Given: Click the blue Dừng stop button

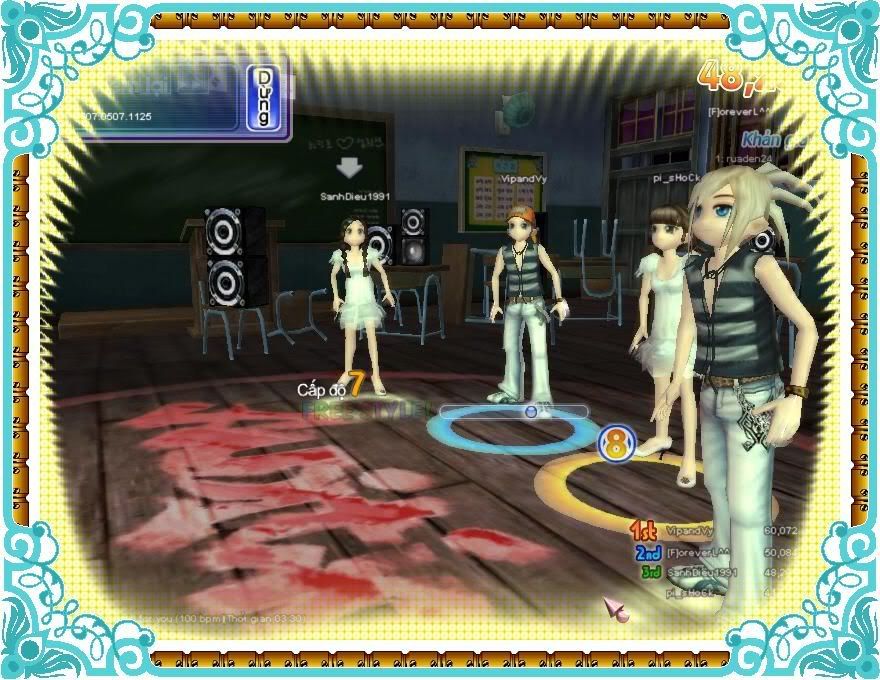Looking at the screenshot, I should coord(263,97).
